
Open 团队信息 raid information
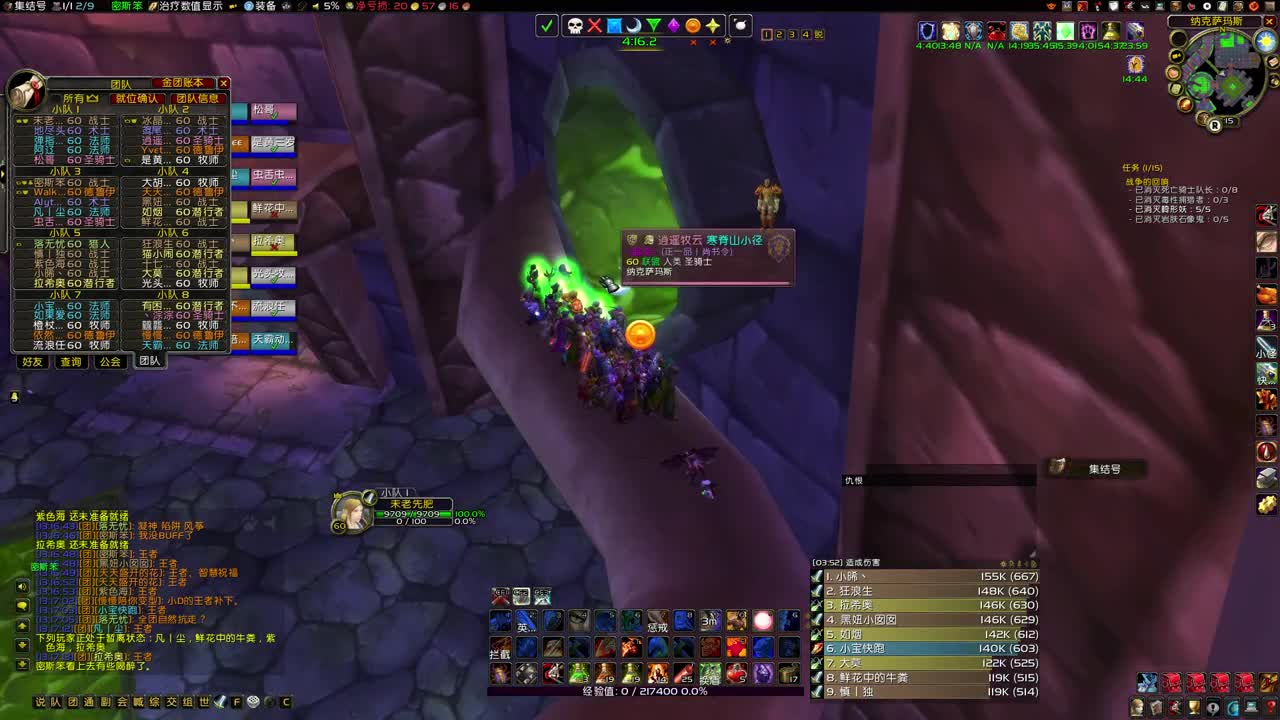pos(196,100)
